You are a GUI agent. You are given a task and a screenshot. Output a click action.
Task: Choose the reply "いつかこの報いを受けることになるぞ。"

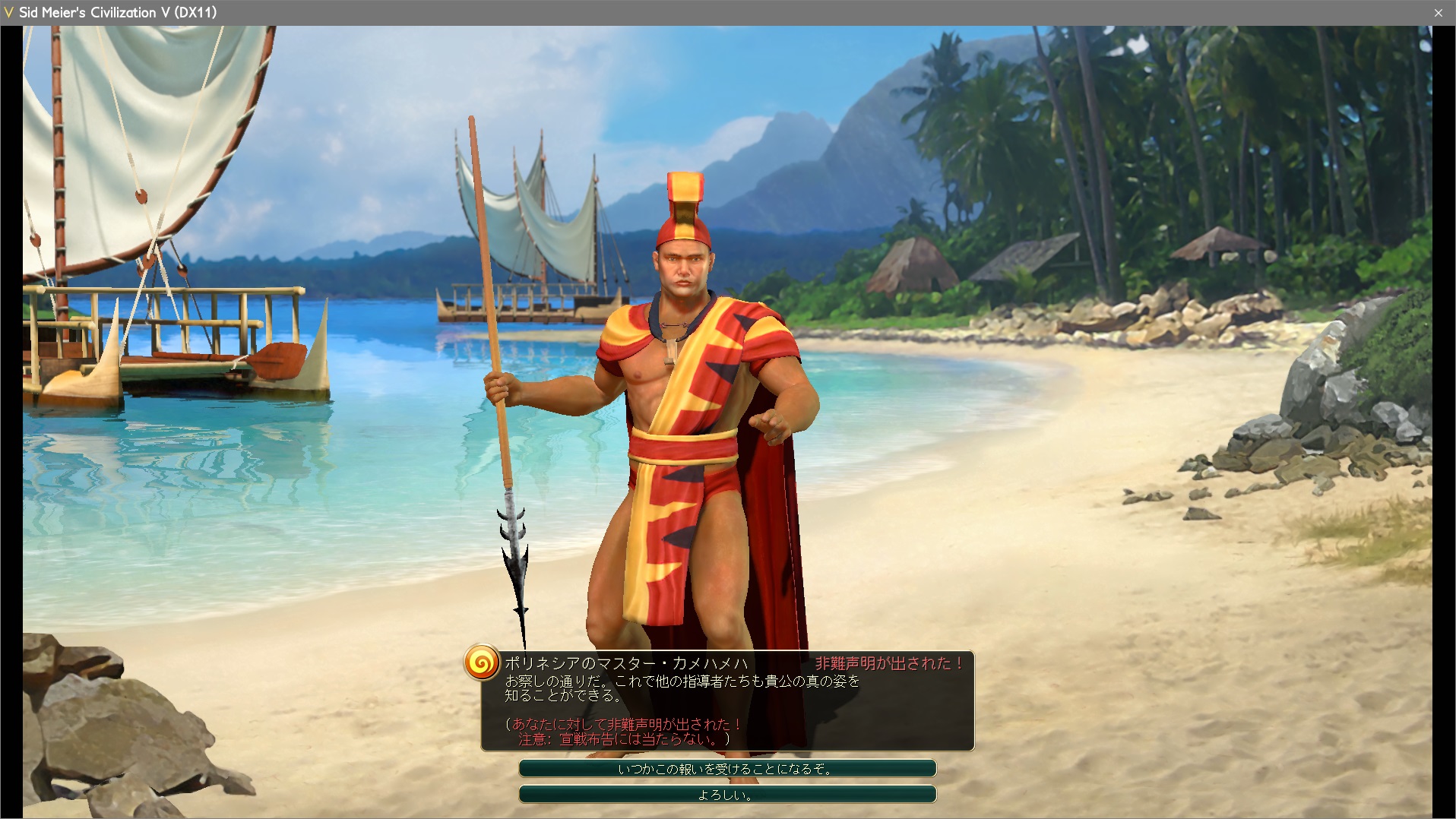click(727, 769)
